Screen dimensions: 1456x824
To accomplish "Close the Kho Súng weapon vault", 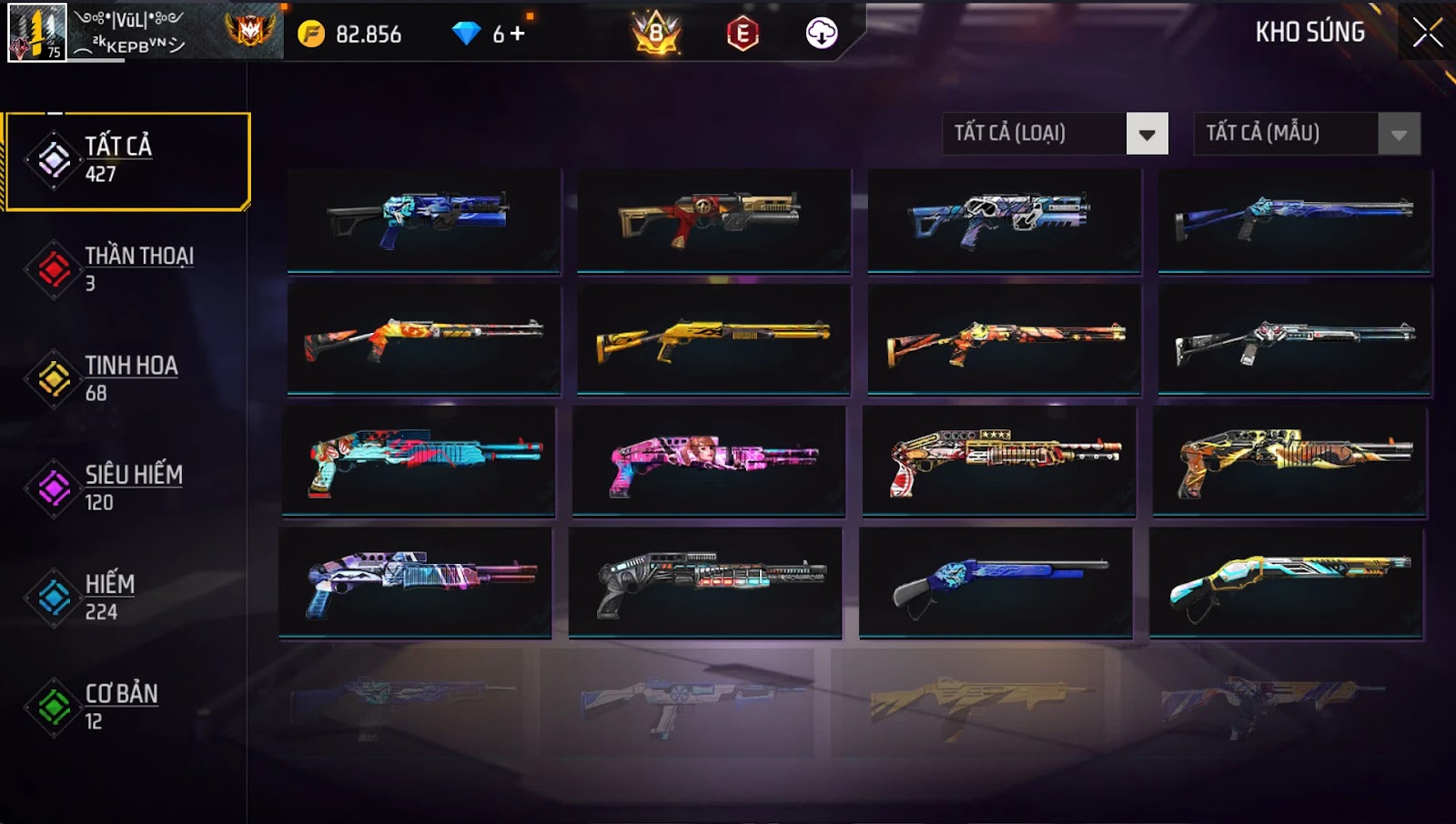I will pyautogui.click(x=1427, y=33).
